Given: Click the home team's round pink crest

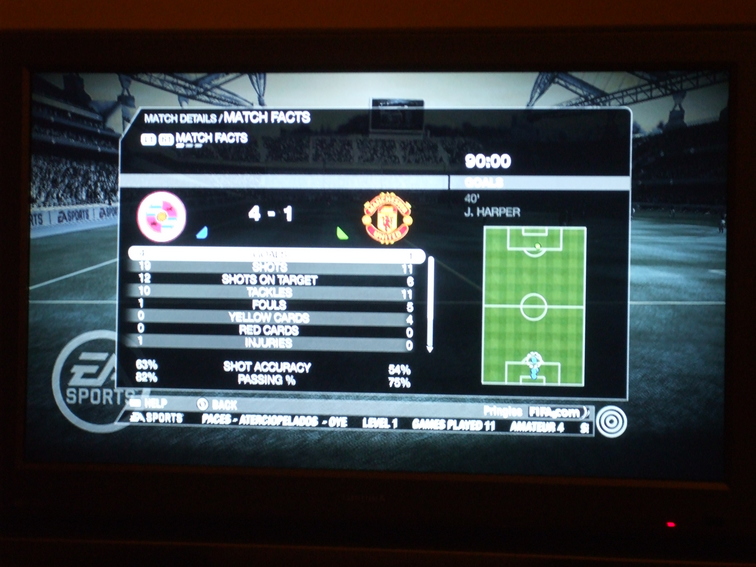Looking at the screenshot, I should (162, 217).
